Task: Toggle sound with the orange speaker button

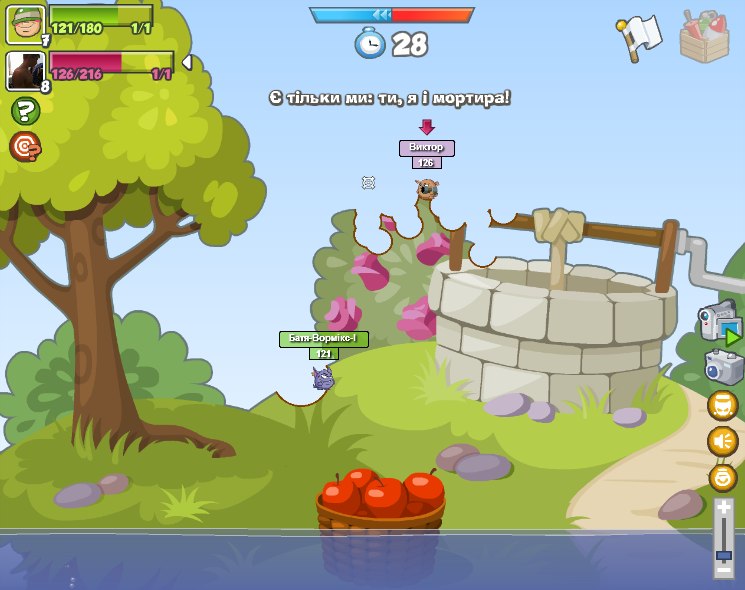Action: point(722,441)
